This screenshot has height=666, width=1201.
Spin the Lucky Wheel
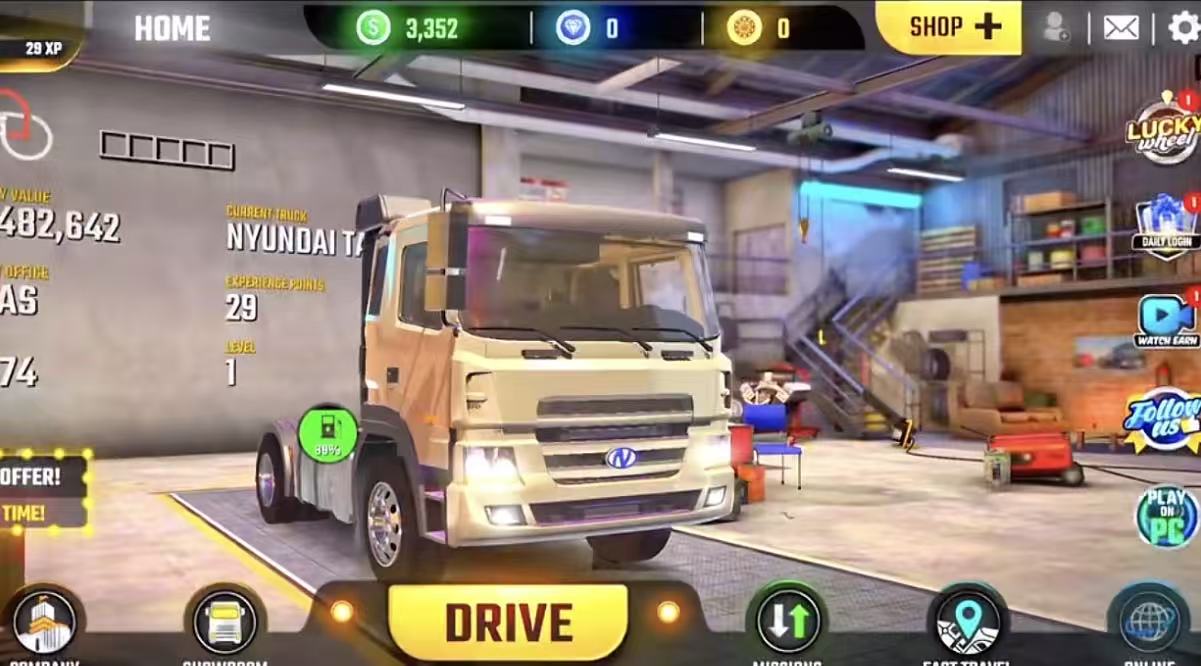(x=1164, y=127)
